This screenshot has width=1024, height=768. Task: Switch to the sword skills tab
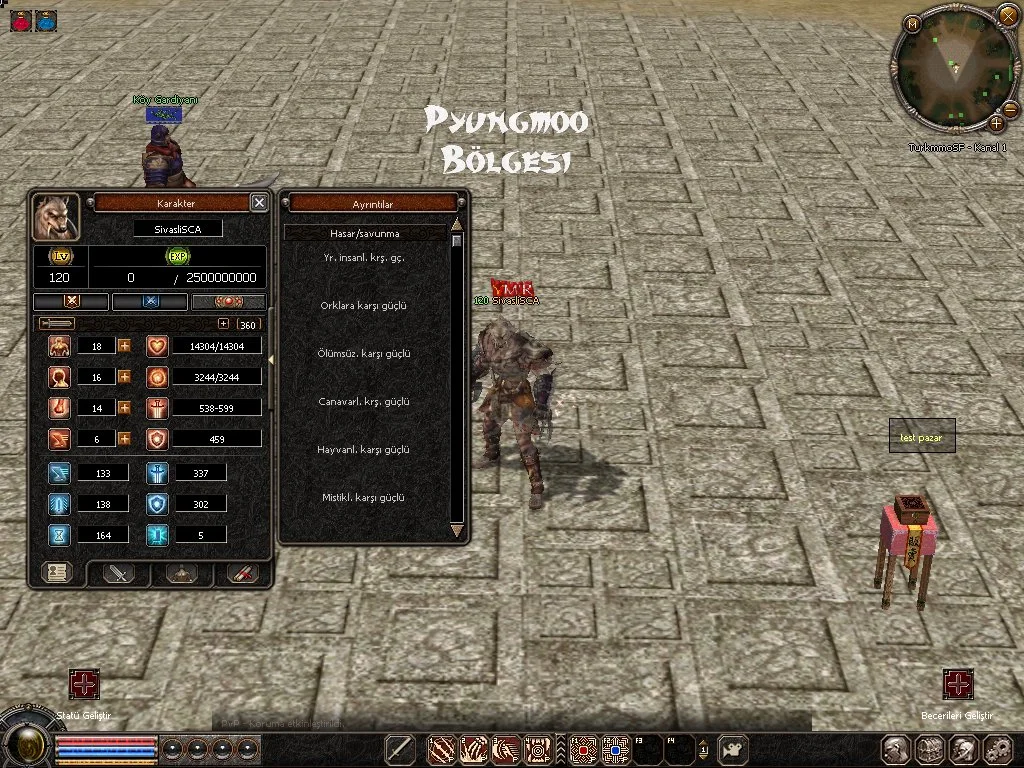(121, 573)
